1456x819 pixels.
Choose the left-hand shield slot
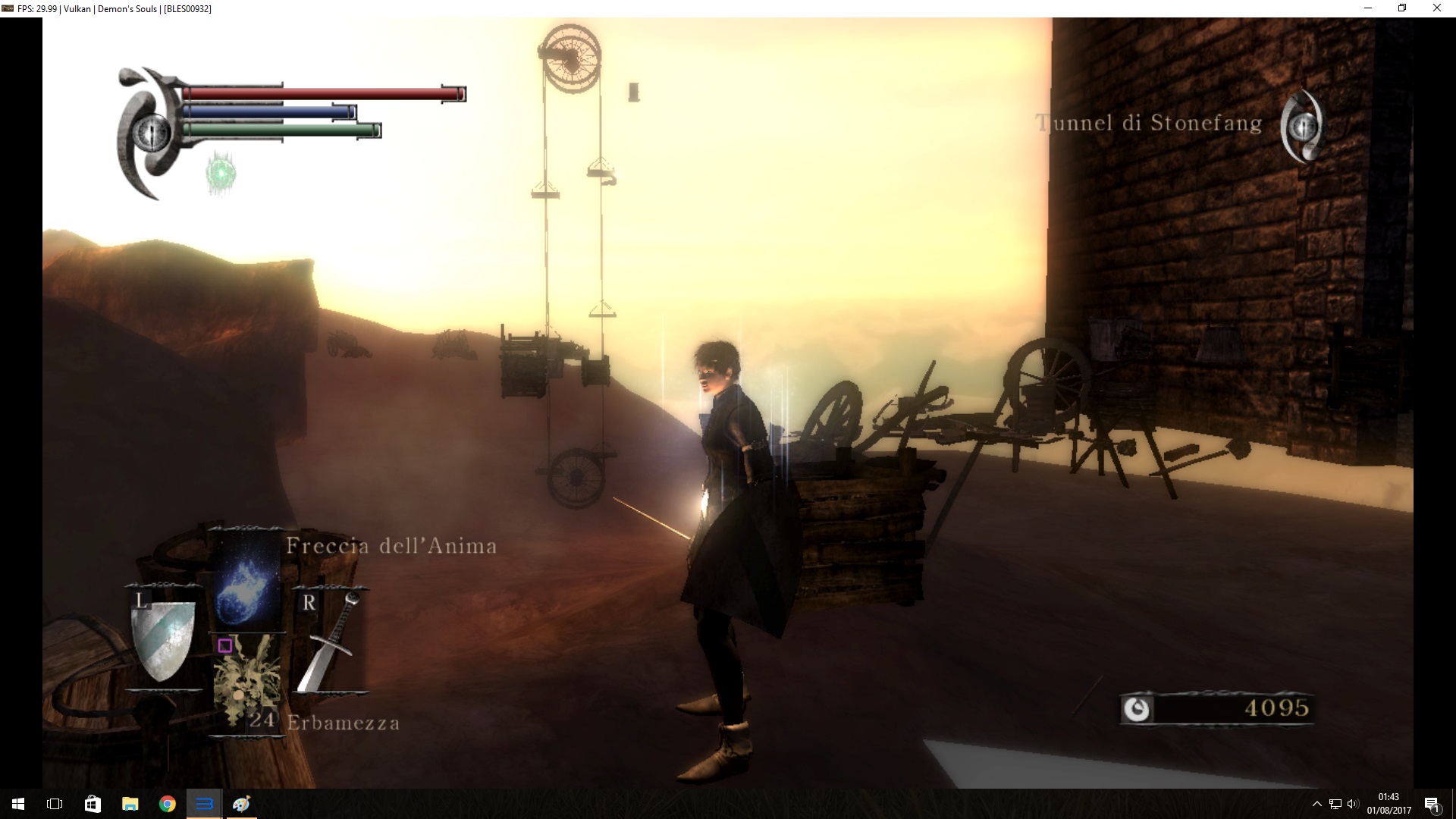click(x=163, y=639)
